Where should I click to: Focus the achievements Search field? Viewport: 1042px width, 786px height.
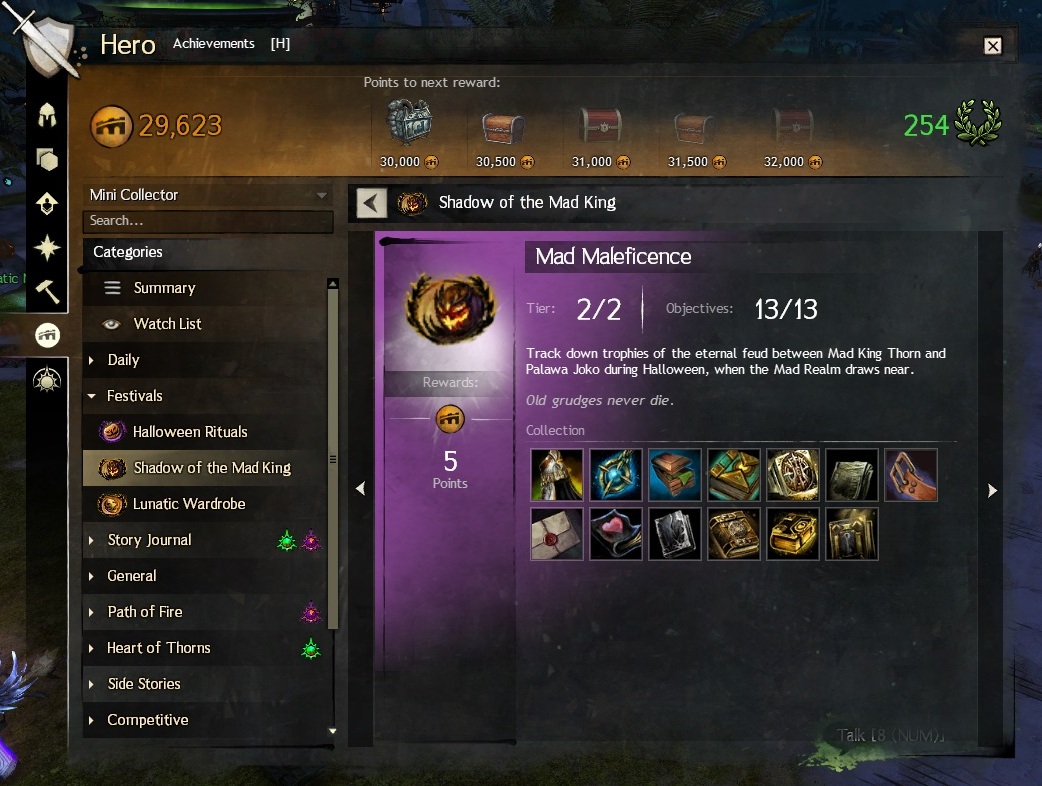(x=209, y=221)
